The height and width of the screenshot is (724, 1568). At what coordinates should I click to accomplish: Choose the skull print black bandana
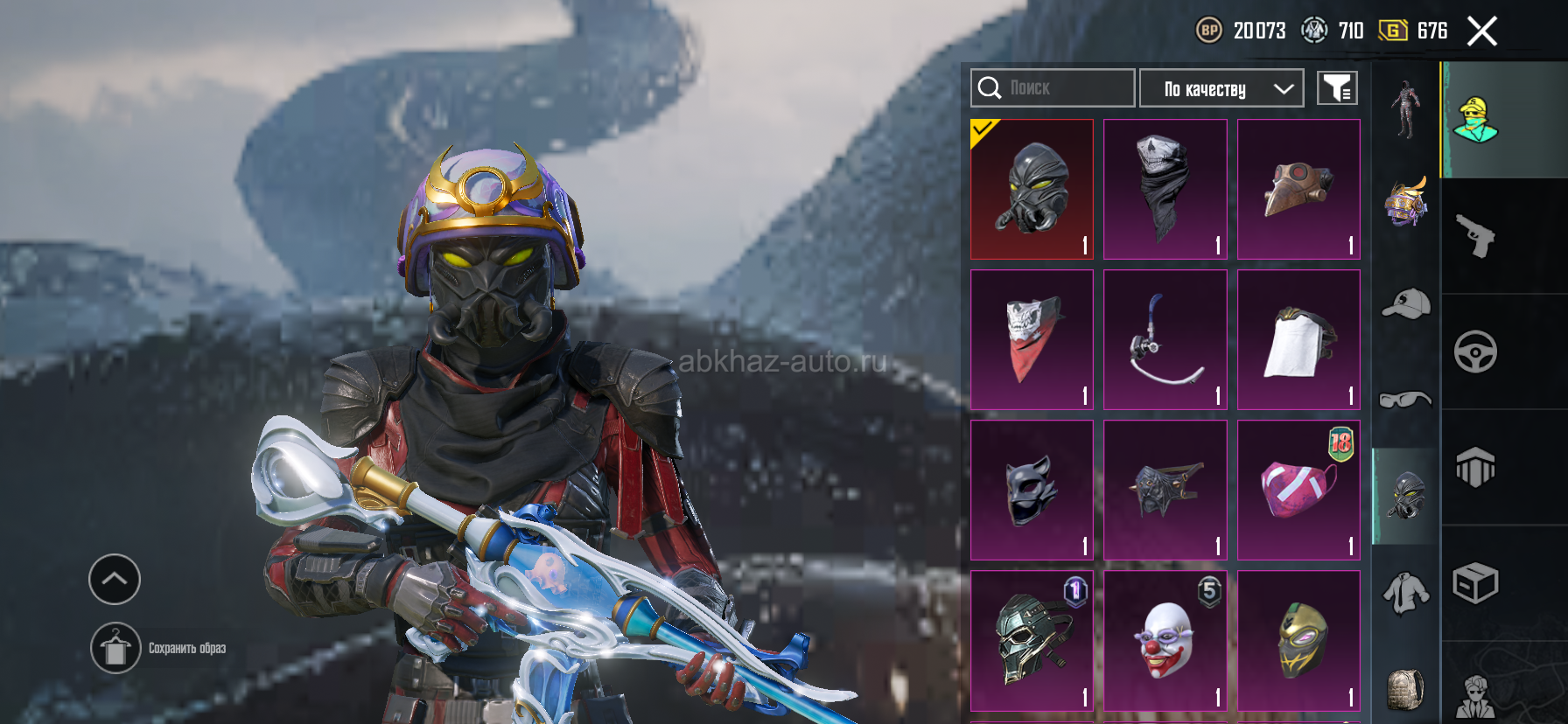tap(1165, 189)
